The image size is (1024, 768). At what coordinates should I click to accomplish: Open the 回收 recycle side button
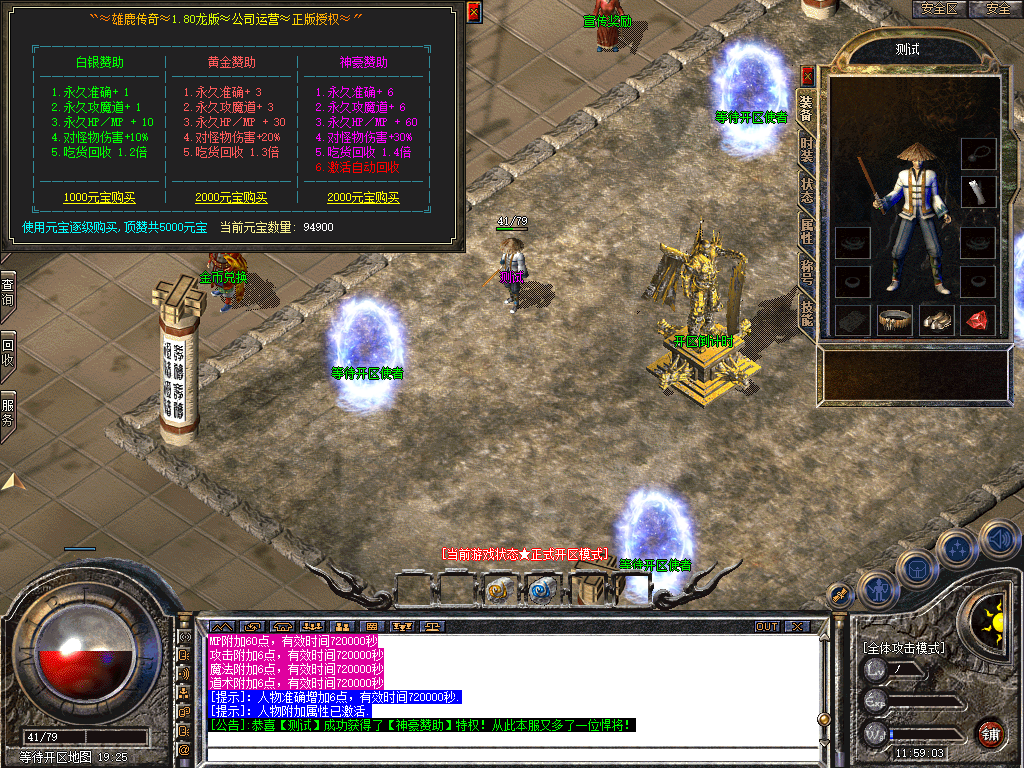8,350
